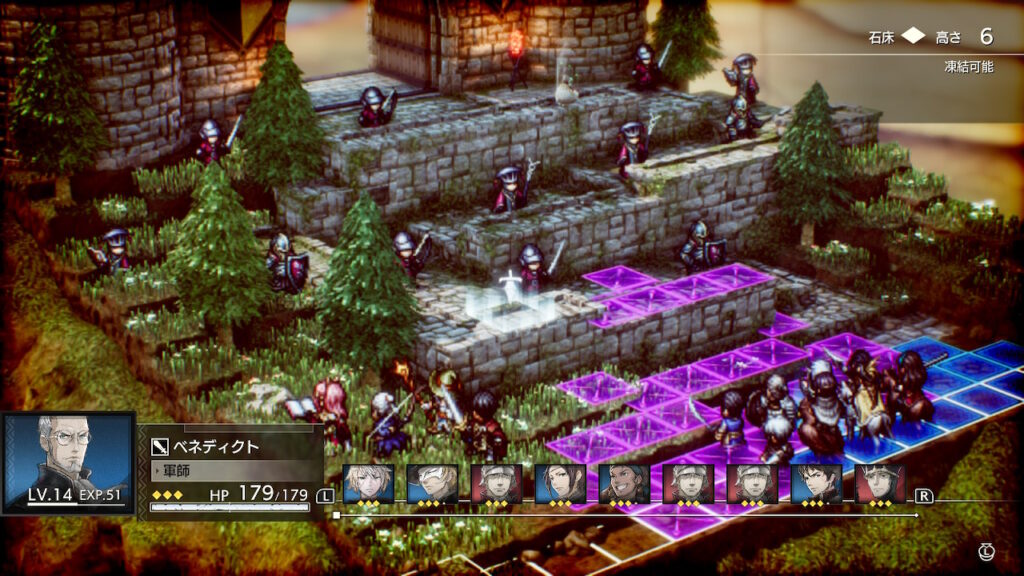Click the sword icon beside ベネディクト

coord(160,446)
